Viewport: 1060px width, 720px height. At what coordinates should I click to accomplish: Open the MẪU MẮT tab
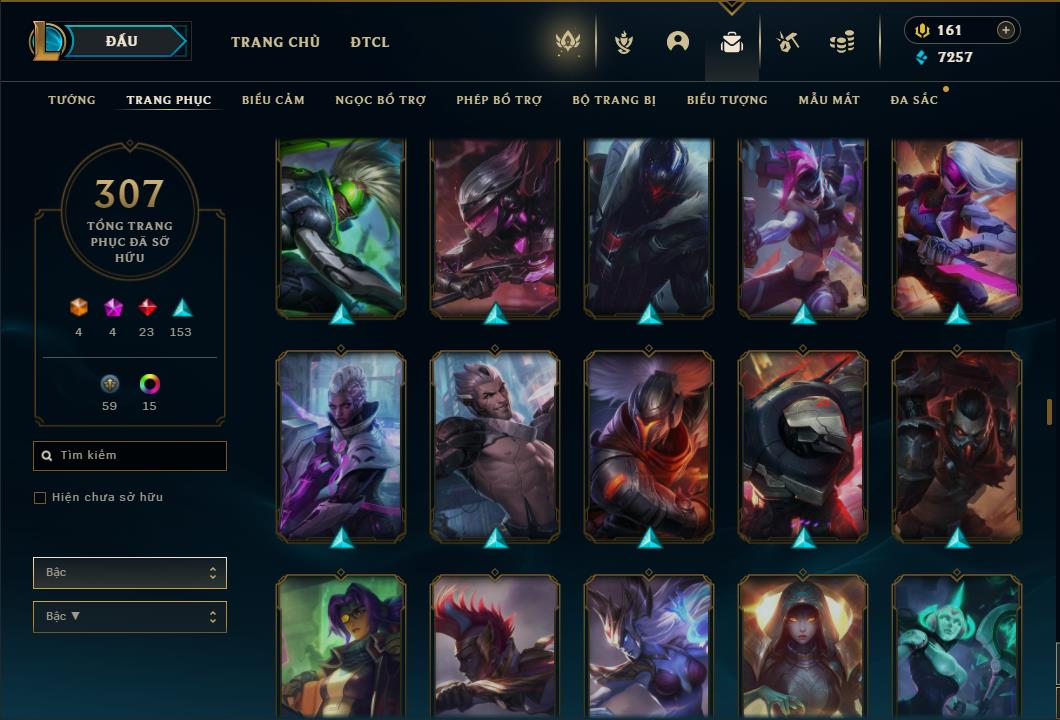[x=829, y=100]
